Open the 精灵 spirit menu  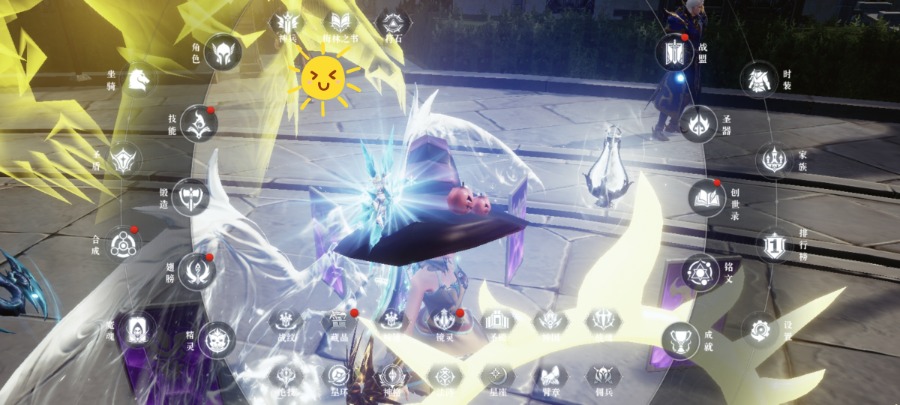[x=216, y=339]
